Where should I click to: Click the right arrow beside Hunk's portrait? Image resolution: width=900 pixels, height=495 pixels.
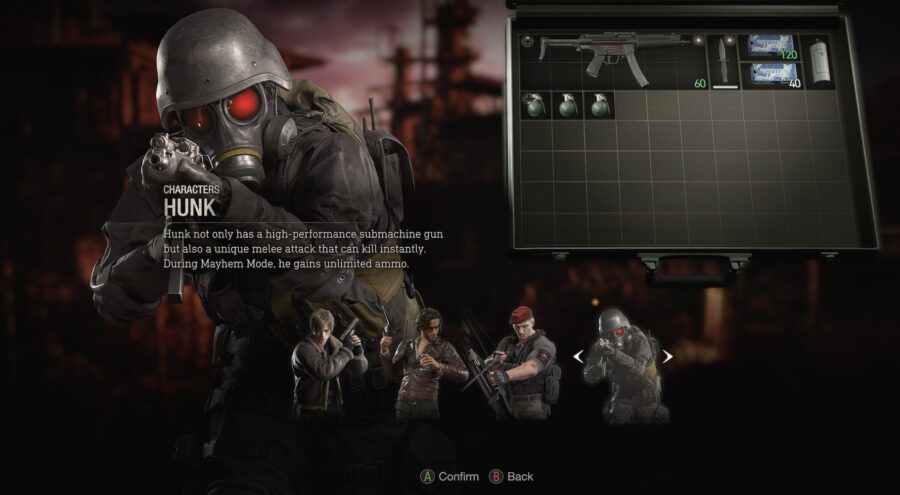(667, 355)
